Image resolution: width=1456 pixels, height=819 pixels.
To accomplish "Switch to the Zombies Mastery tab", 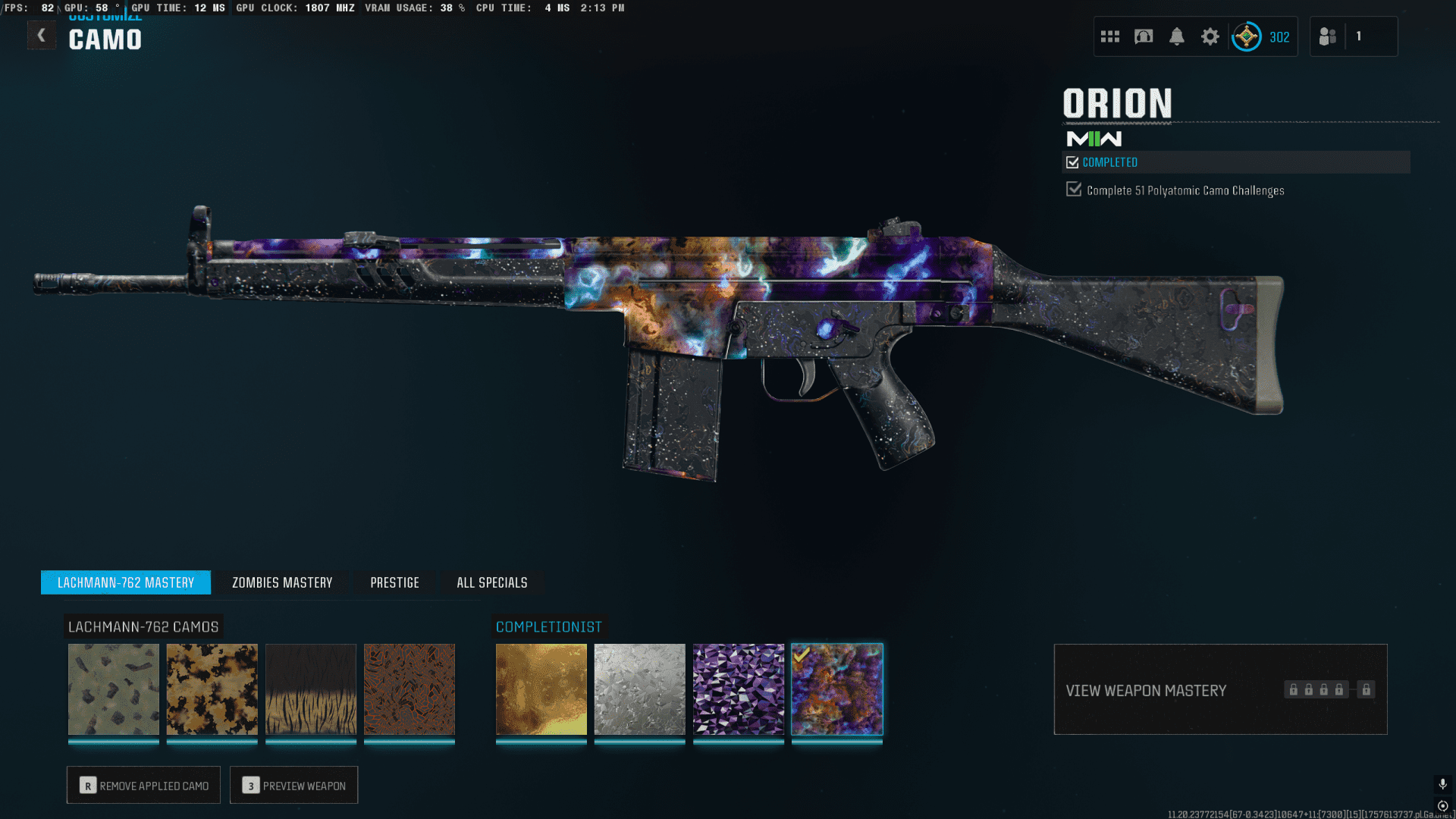I will [282, 582].
